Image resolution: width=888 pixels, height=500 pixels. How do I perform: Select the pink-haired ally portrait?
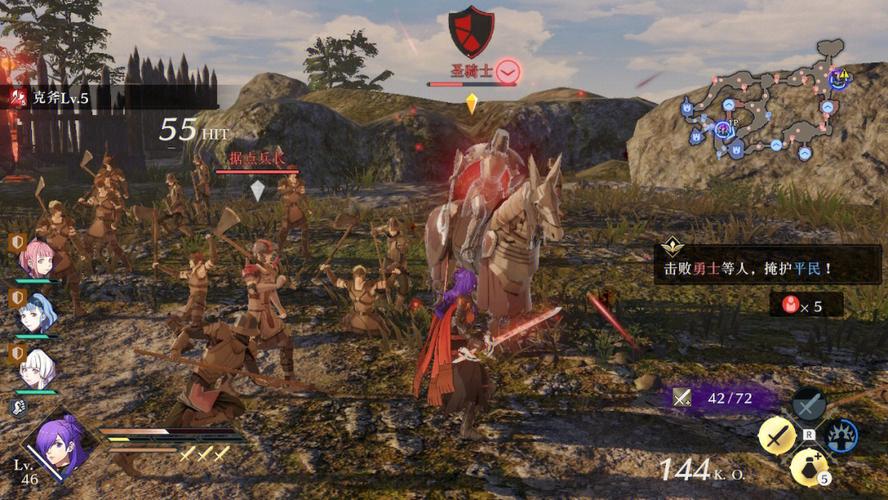coord(37,260)
